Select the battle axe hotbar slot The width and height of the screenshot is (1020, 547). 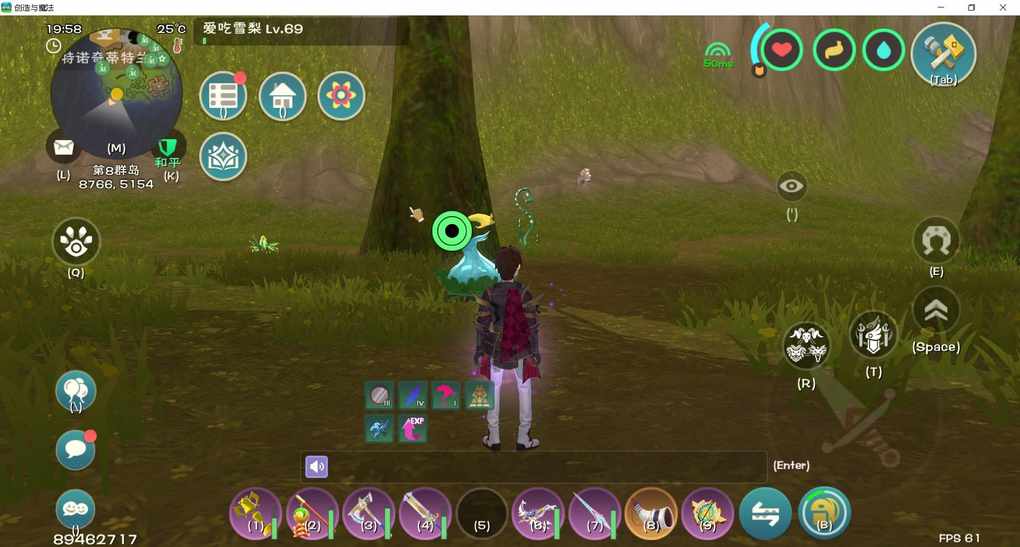click(369, 513)
